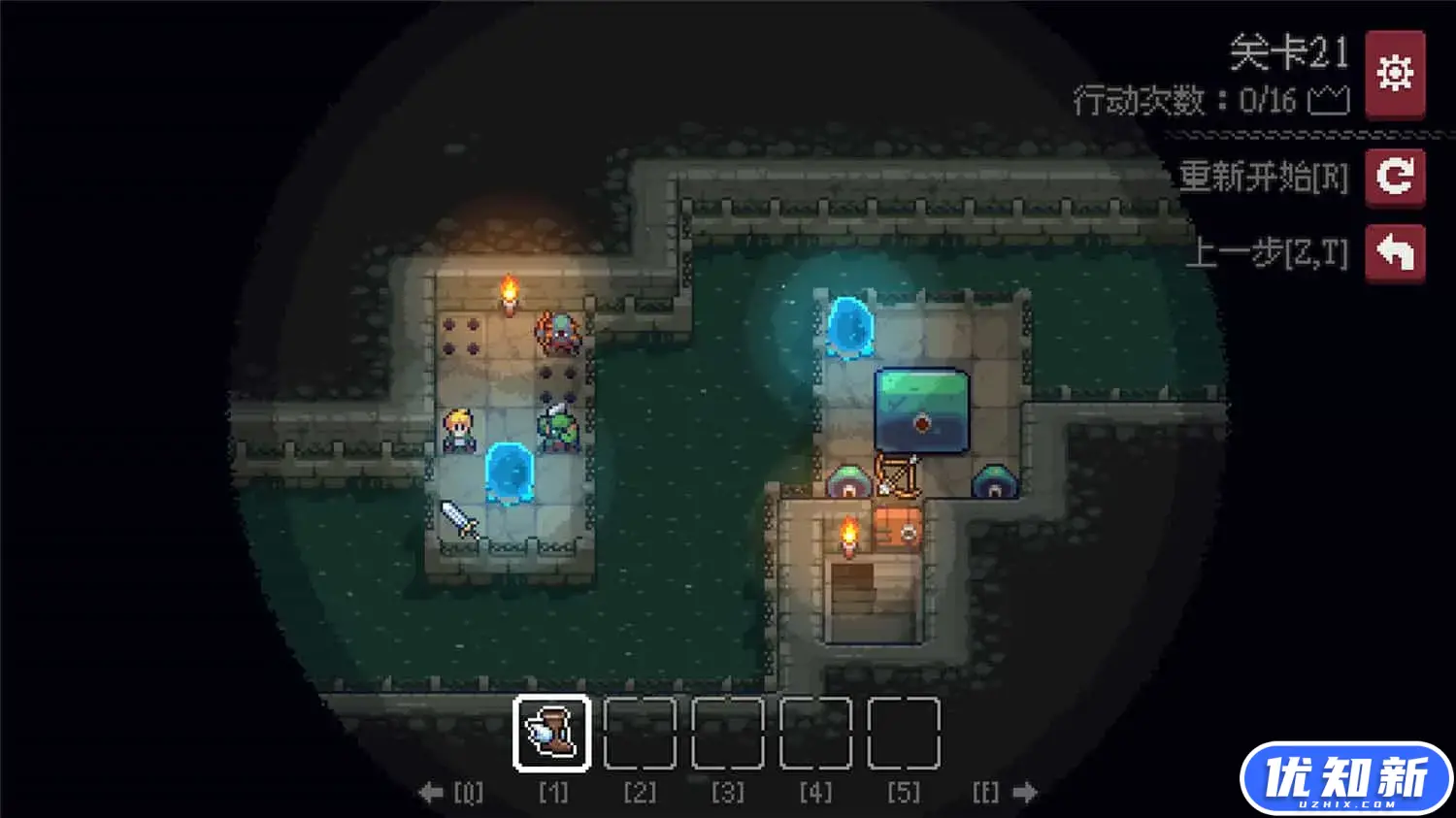Click the restart level icon
Viewport: 1456px width, 818px height.
pyautogui.click(x=1395, y=178)
